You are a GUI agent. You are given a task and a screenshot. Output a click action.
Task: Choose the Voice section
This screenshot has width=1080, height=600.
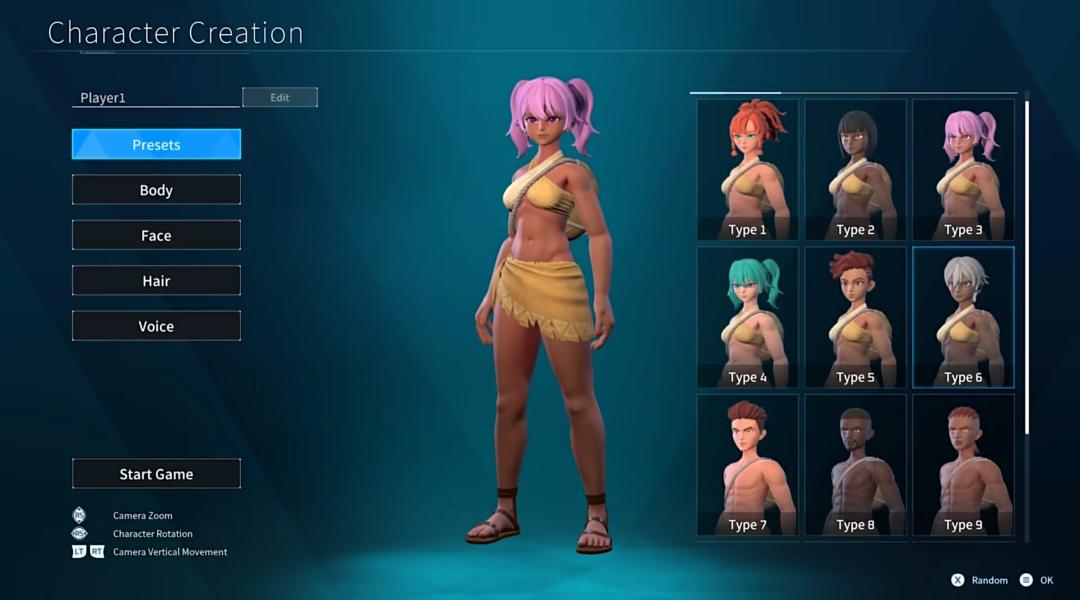pos(156,327)
